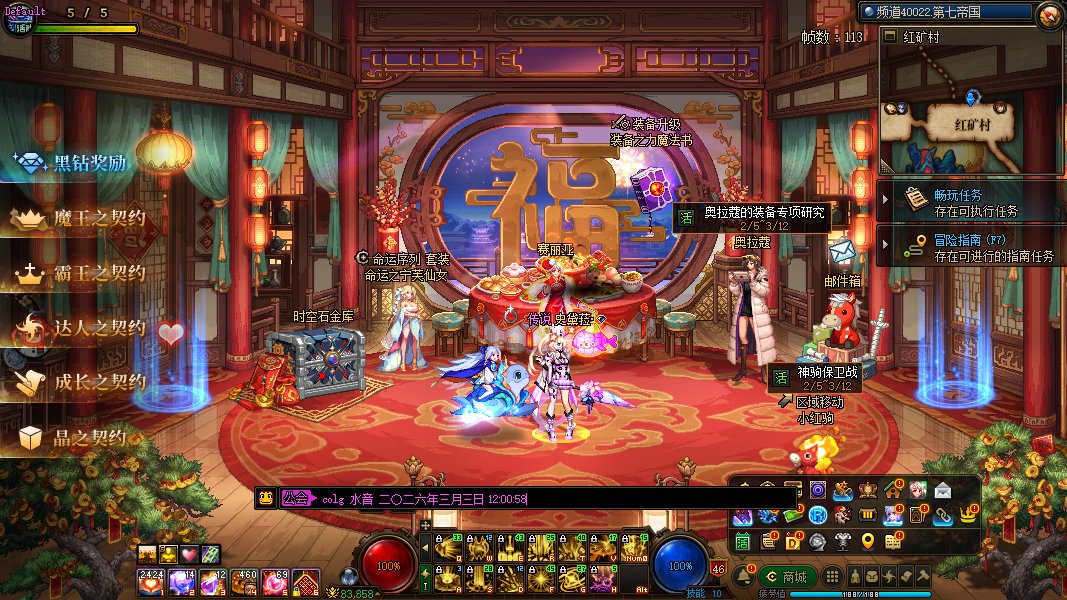Open the 商城 shop button

coord(786,577)
